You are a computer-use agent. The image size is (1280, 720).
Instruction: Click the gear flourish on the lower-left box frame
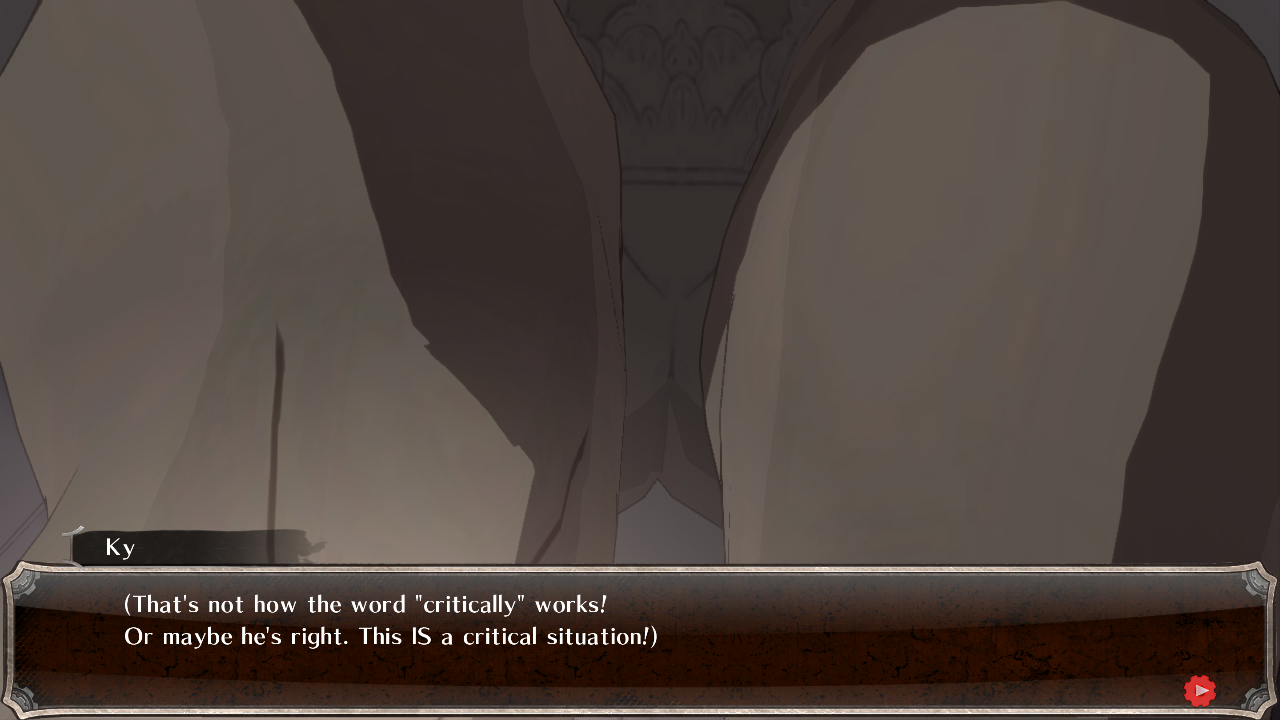point(23,698)
